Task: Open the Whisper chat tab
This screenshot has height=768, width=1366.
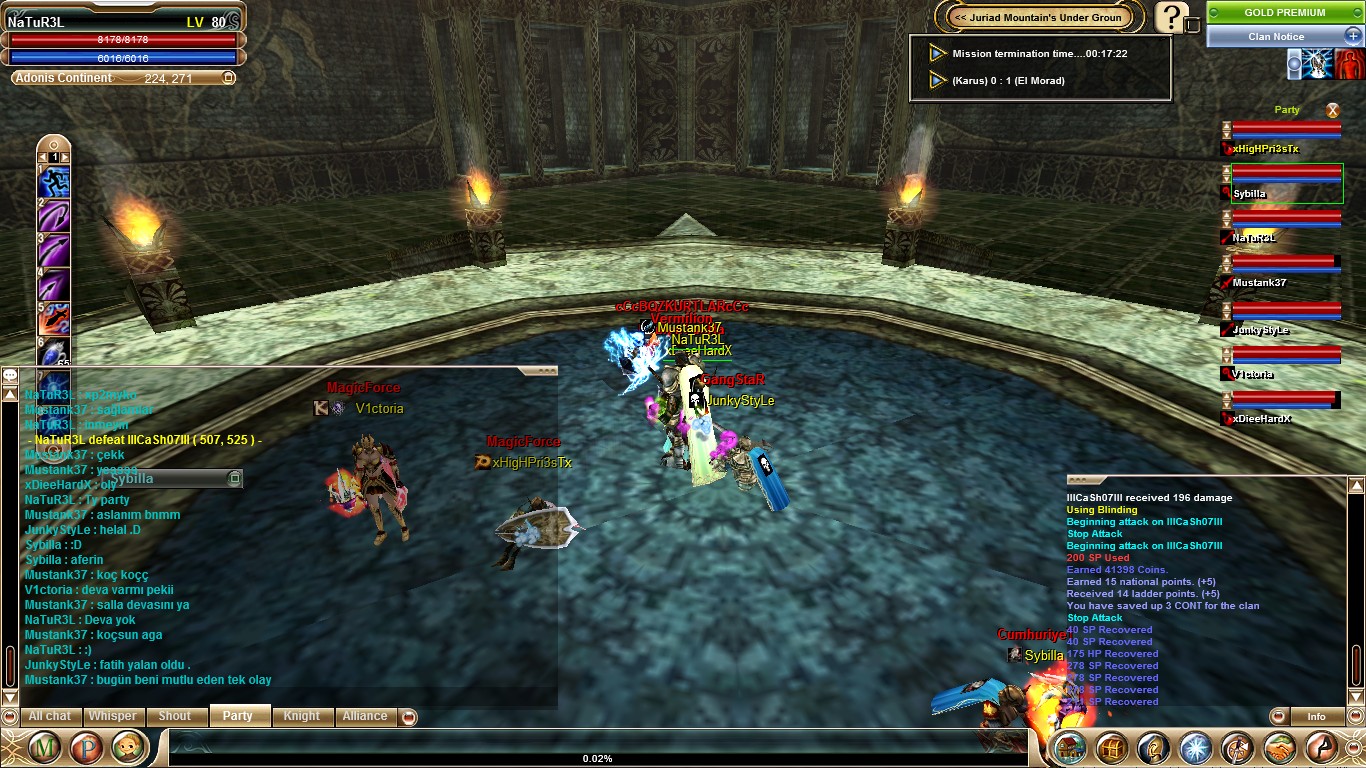Action: tap(112, 716)
